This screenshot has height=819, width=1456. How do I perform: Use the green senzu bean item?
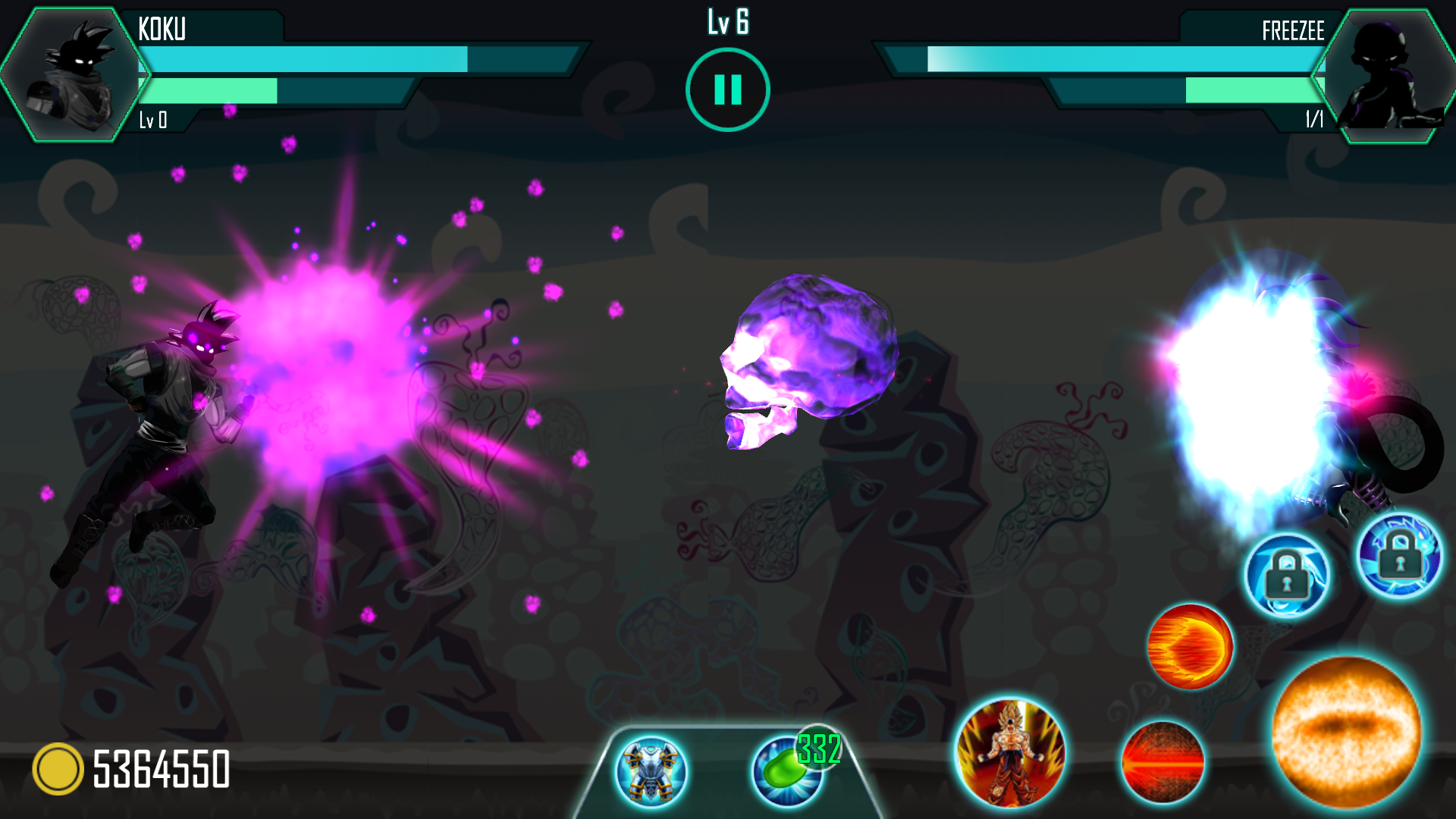[x=787, y=770]
